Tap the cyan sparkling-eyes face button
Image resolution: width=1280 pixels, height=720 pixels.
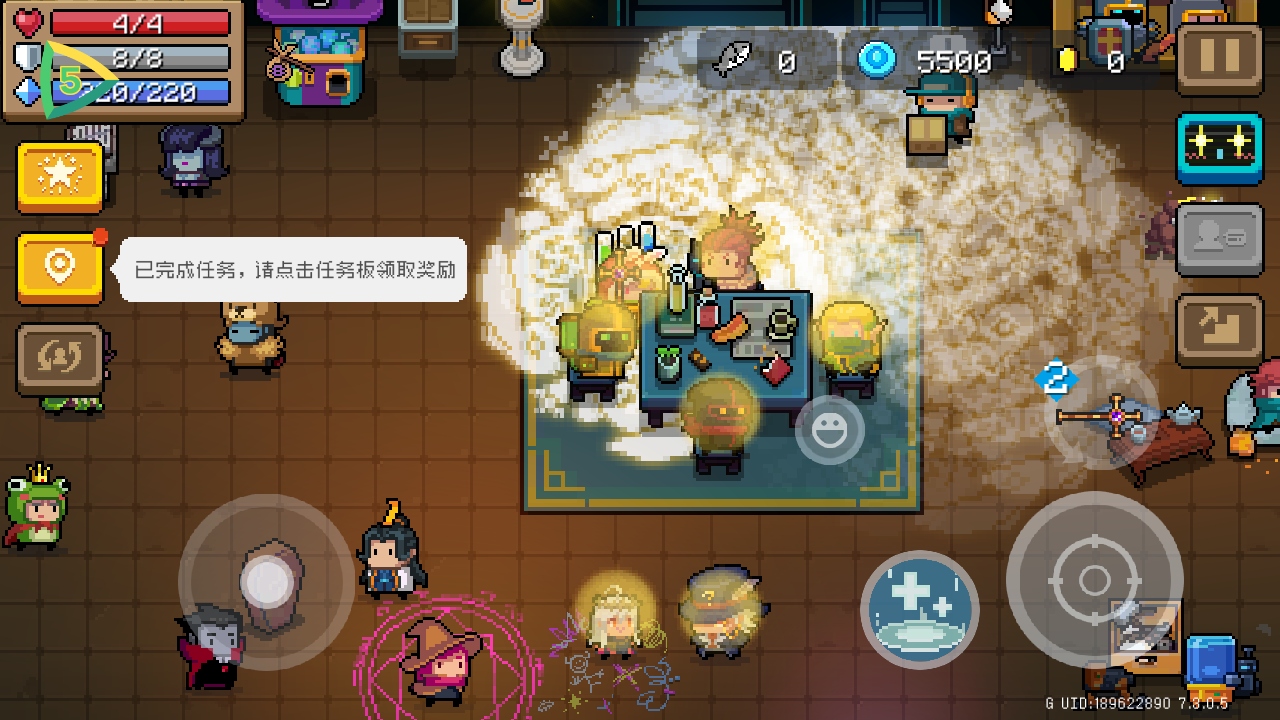click(1219, 146)
